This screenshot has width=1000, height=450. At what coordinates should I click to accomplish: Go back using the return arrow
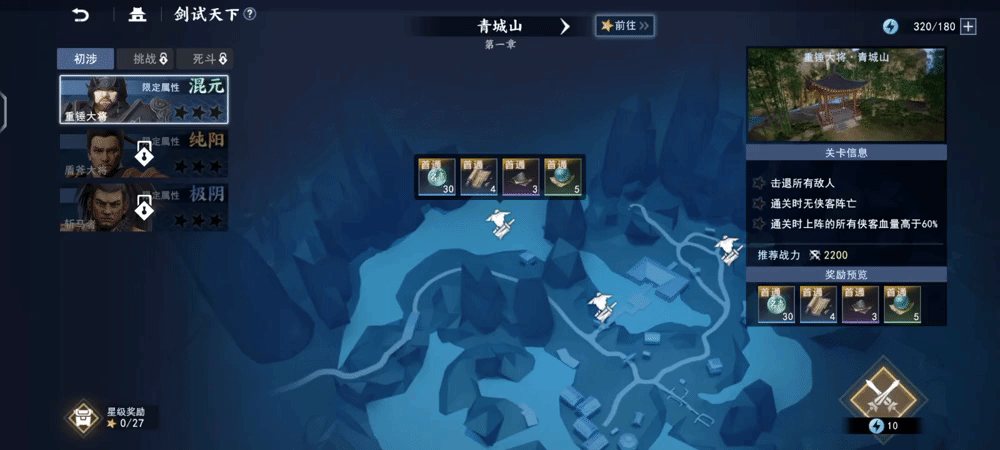[x=81, y=15]
